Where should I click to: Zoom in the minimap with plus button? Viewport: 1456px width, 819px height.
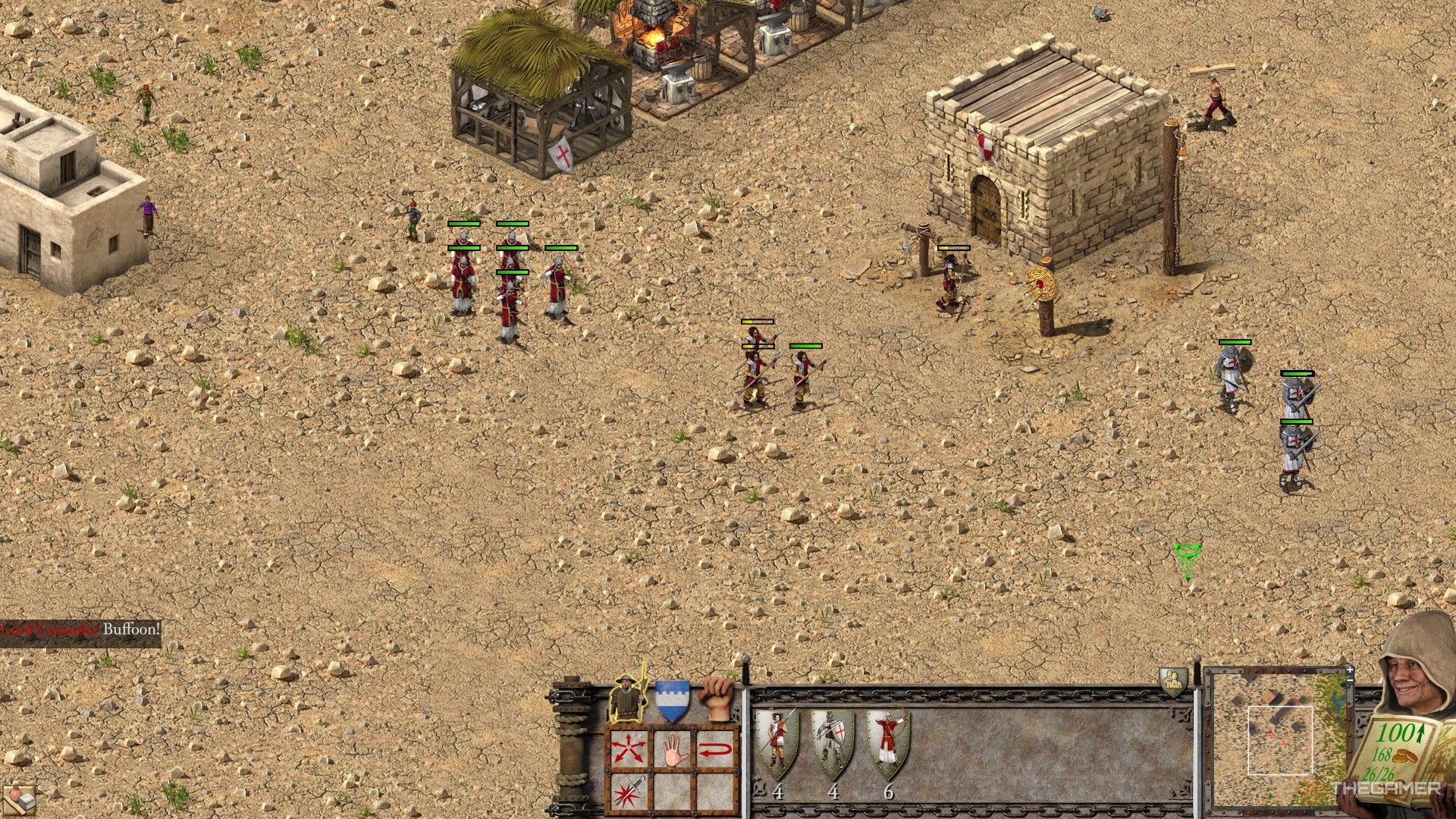tap(1350, 670)
